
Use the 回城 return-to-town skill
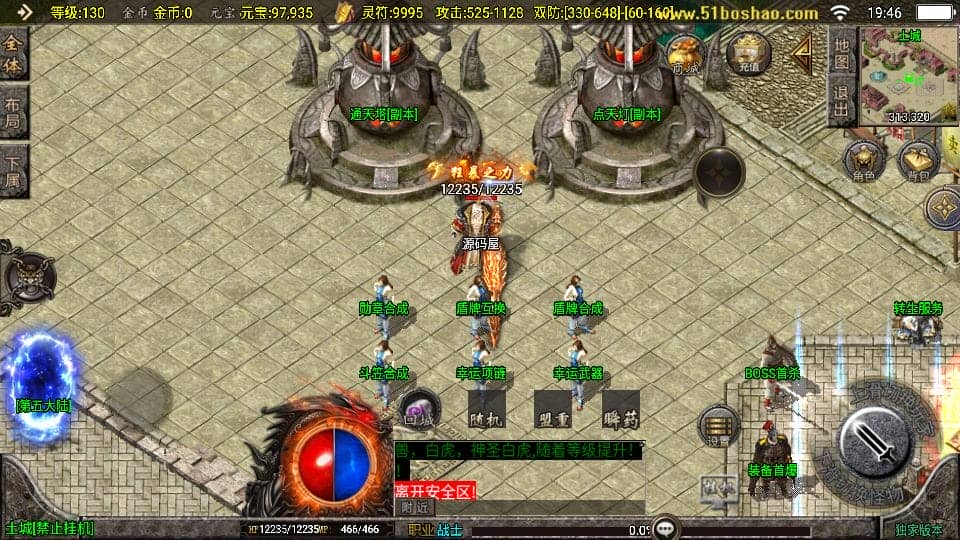pos(419,407)
